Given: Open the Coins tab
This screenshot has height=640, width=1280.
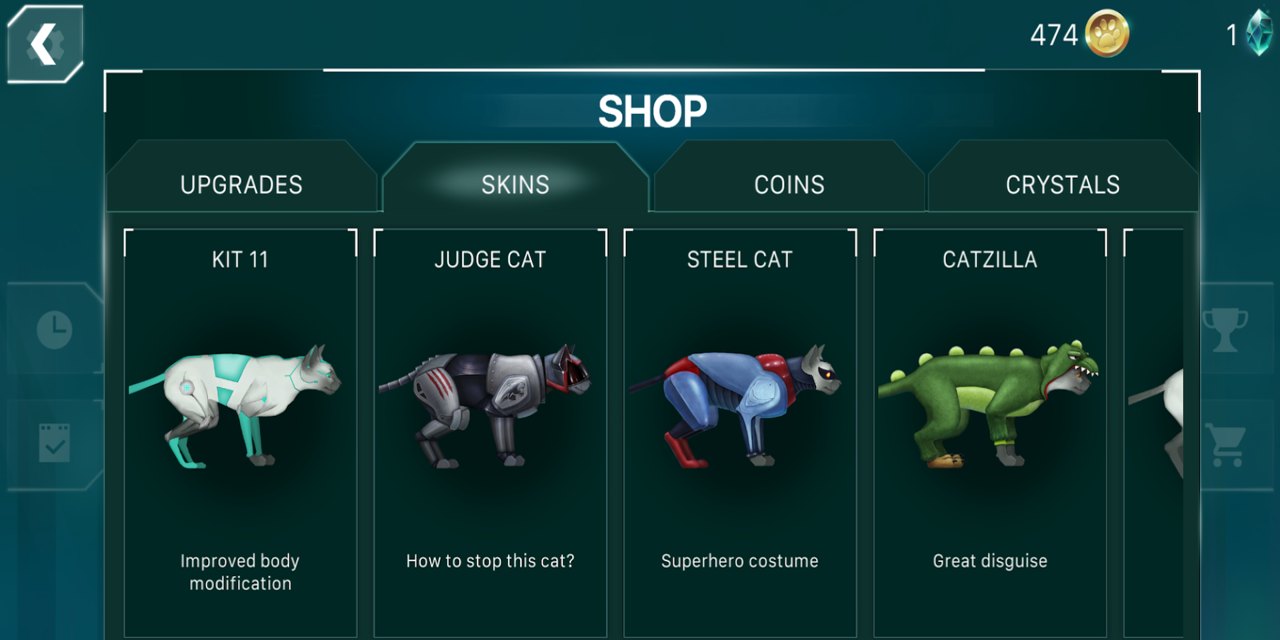Looking at the screenshot, I should [789, 184].
